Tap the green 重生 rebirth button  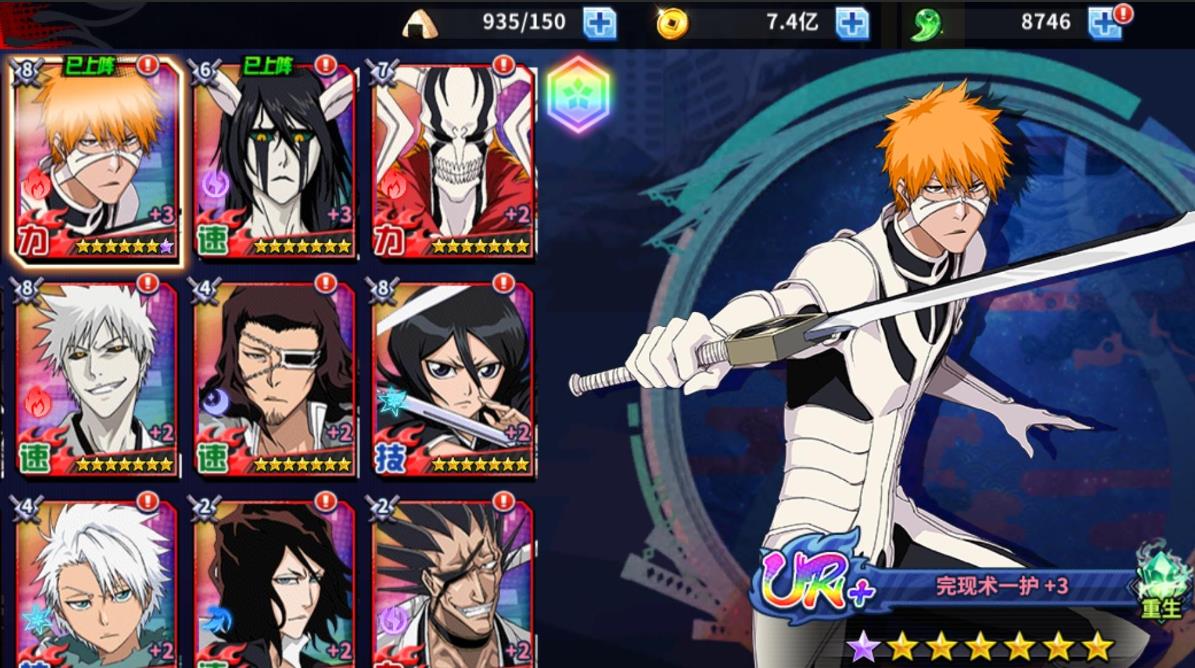click(1160, 583)
